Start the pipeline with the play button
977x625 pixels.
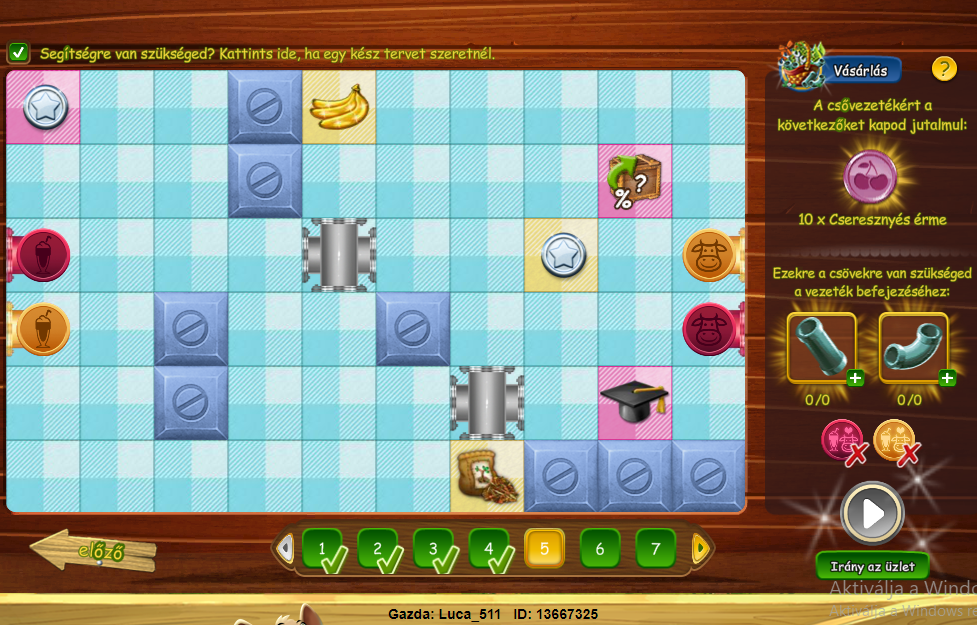[872, 514]
